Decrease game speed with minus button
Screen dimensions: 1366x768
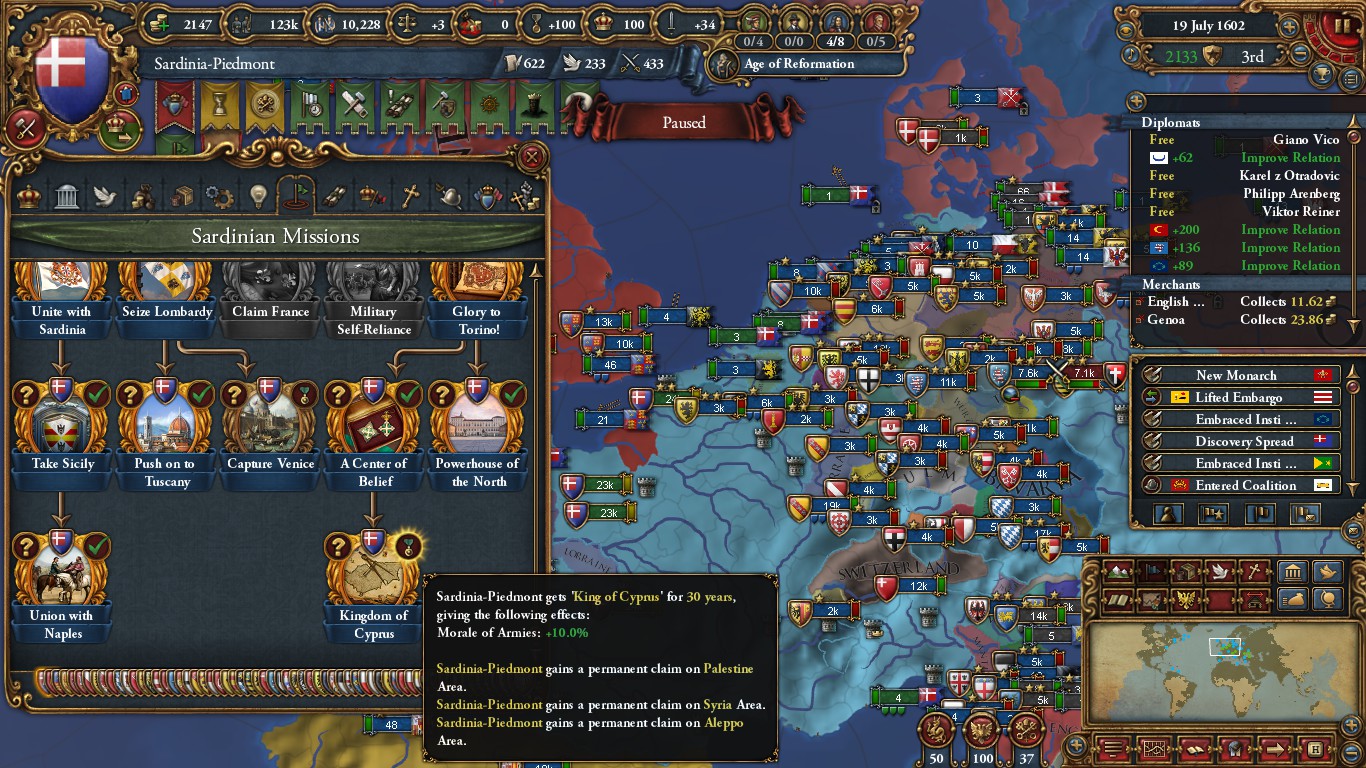tap(1301, 54)
